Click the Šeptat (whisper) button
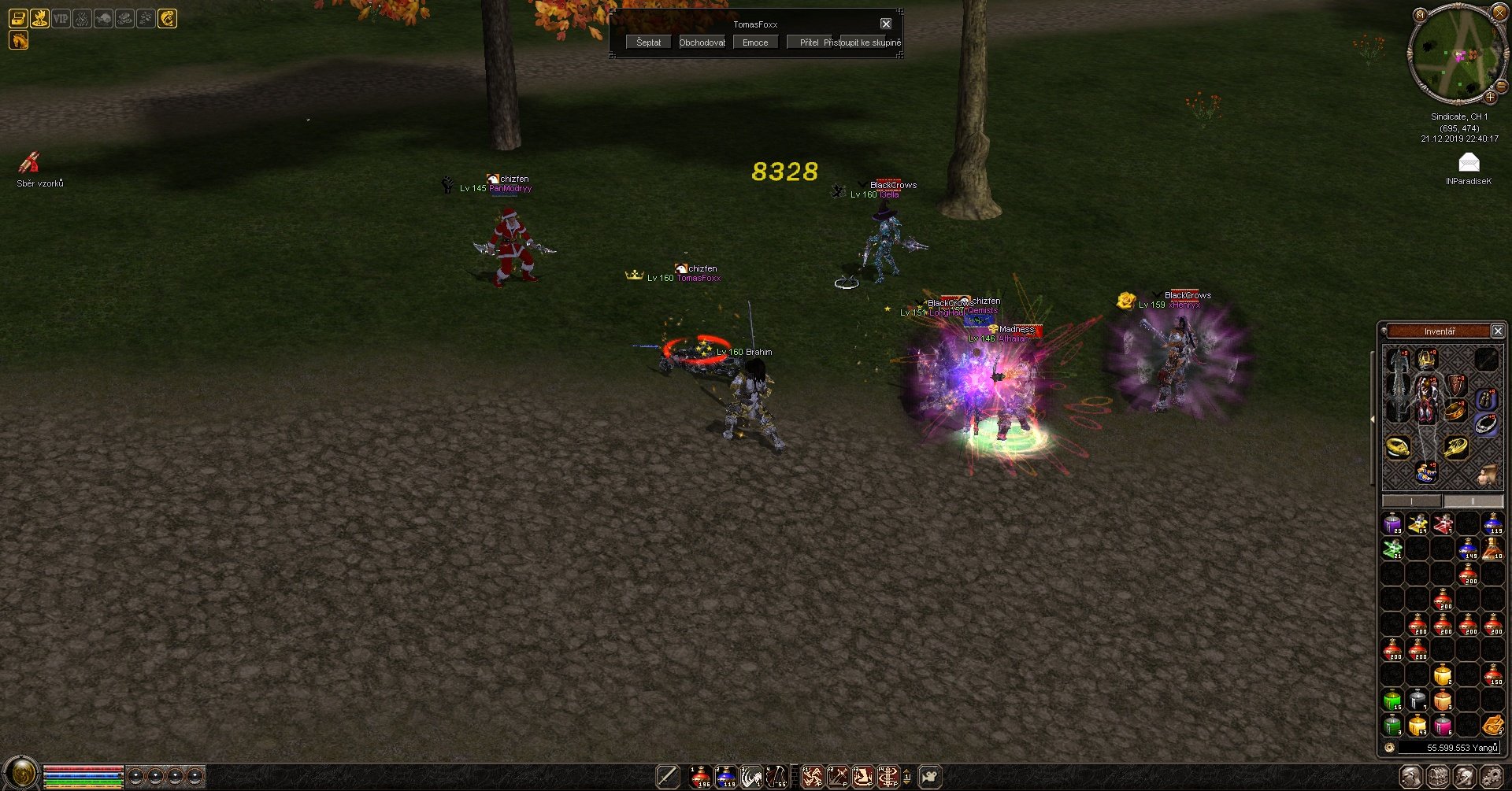The width and height of the screenshot is (1512, 791). coord(649,43)
